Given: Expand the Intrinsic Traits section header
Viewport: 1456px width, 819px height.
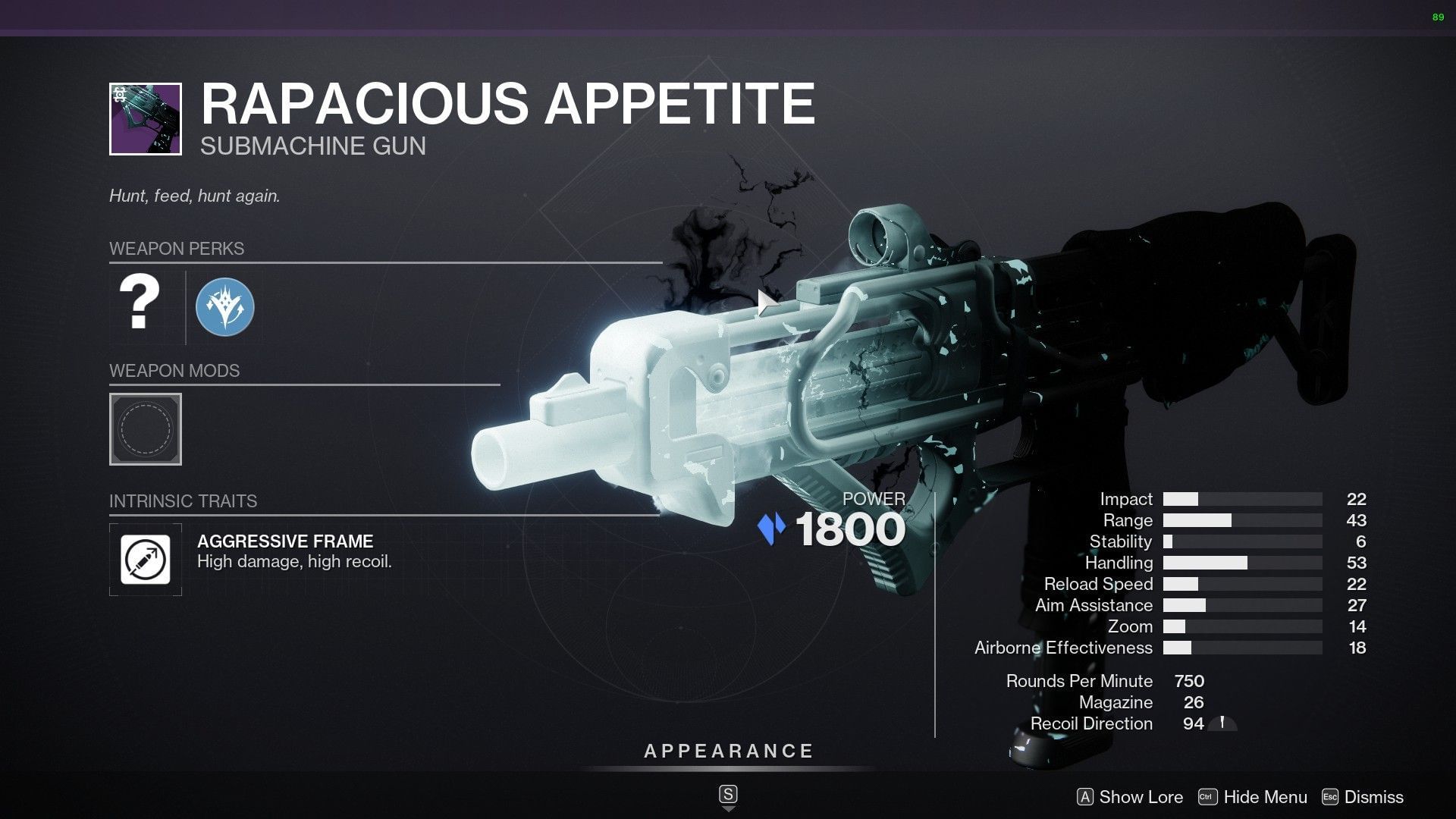Looking at the screenshot, I should click(x=184, y=500).
